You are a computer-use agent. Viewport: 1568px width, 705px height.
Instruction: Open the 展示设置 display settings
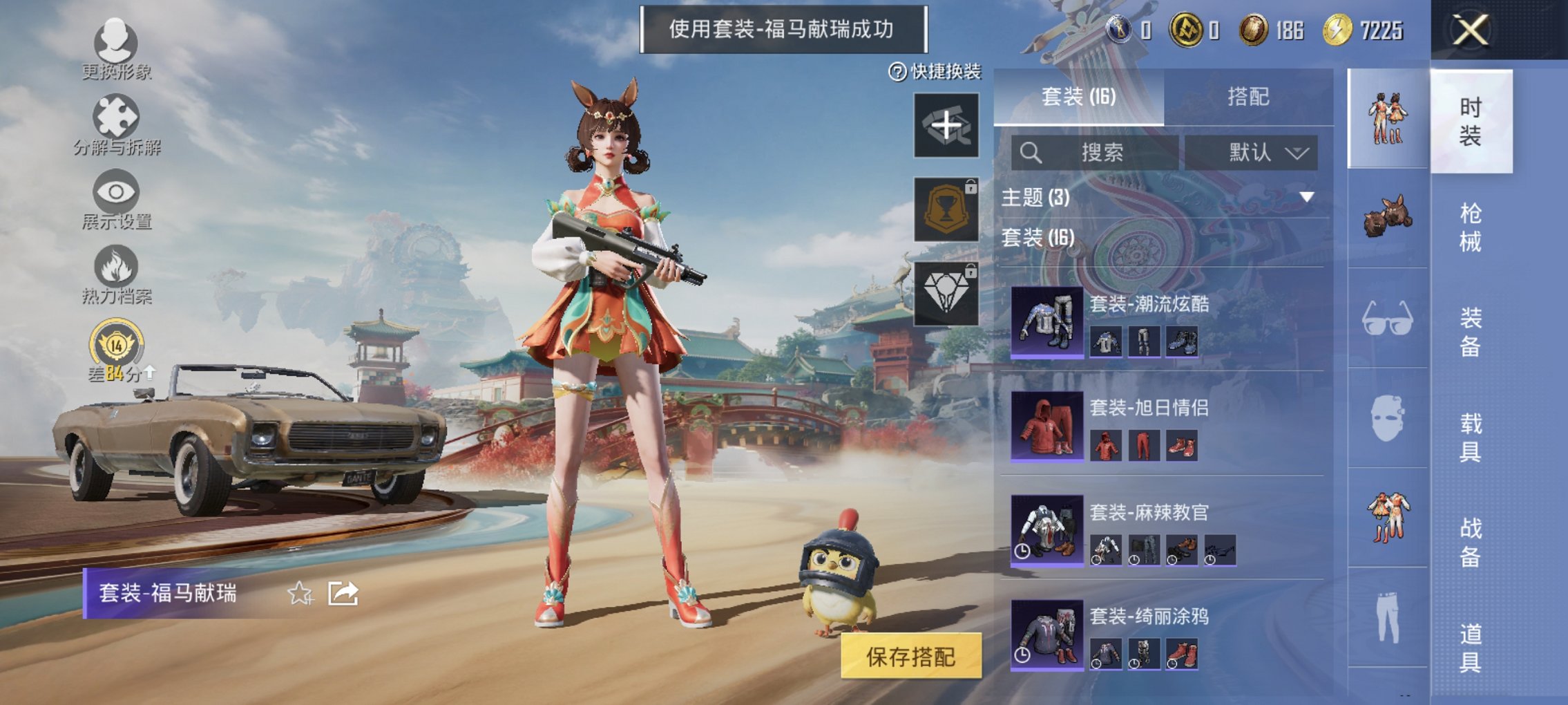(x=116, y=200)
